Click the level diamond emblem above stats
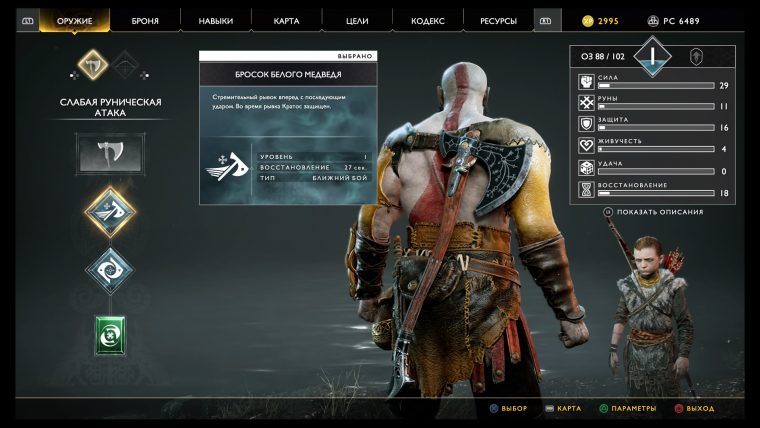 click(x=652, y=55)
